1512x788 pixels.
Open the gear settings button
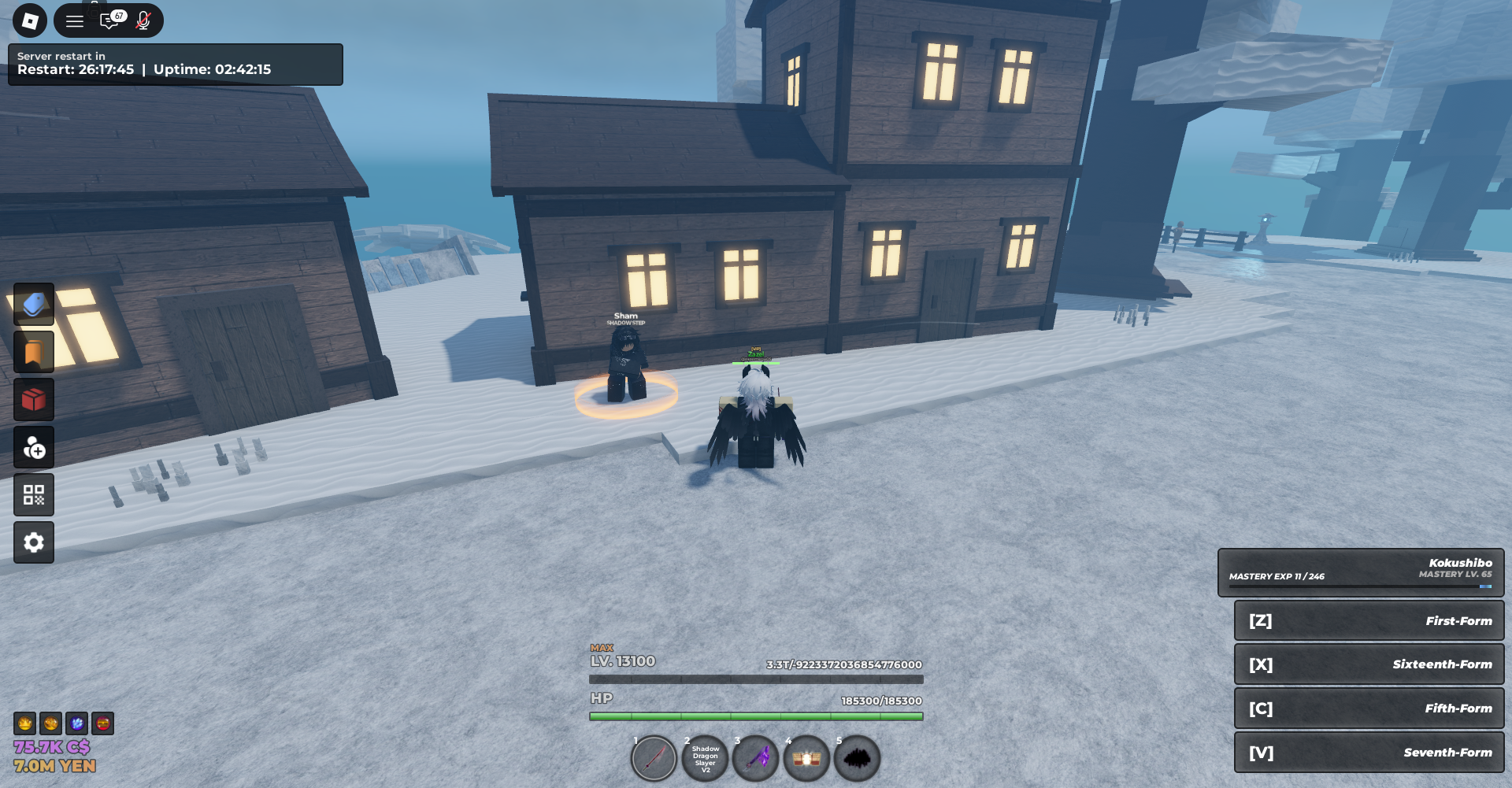(34, 542)
